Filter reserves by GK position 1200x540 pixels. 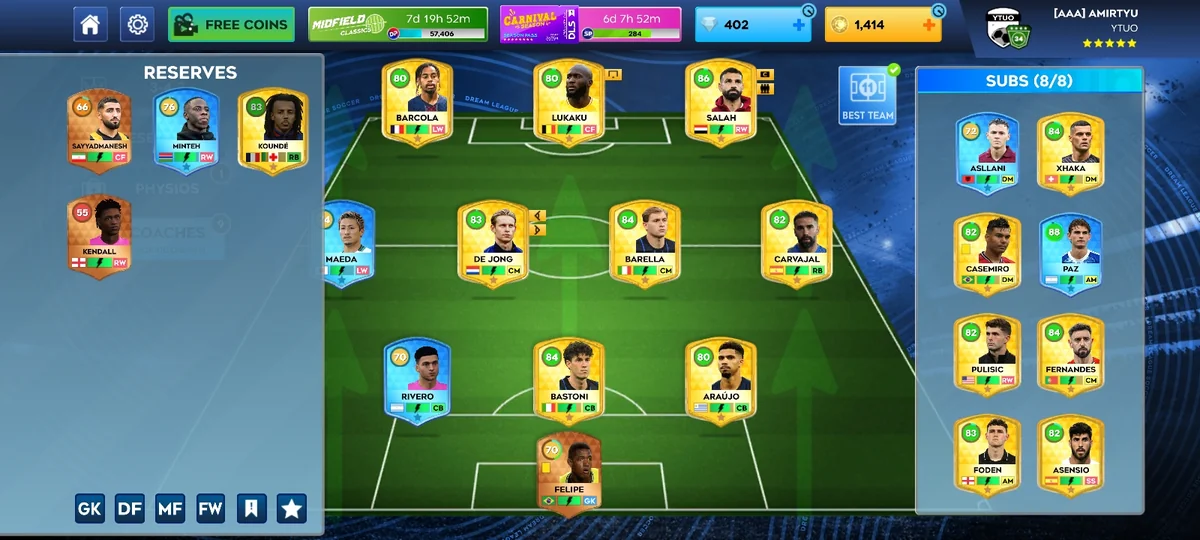[x=90, y=508]
